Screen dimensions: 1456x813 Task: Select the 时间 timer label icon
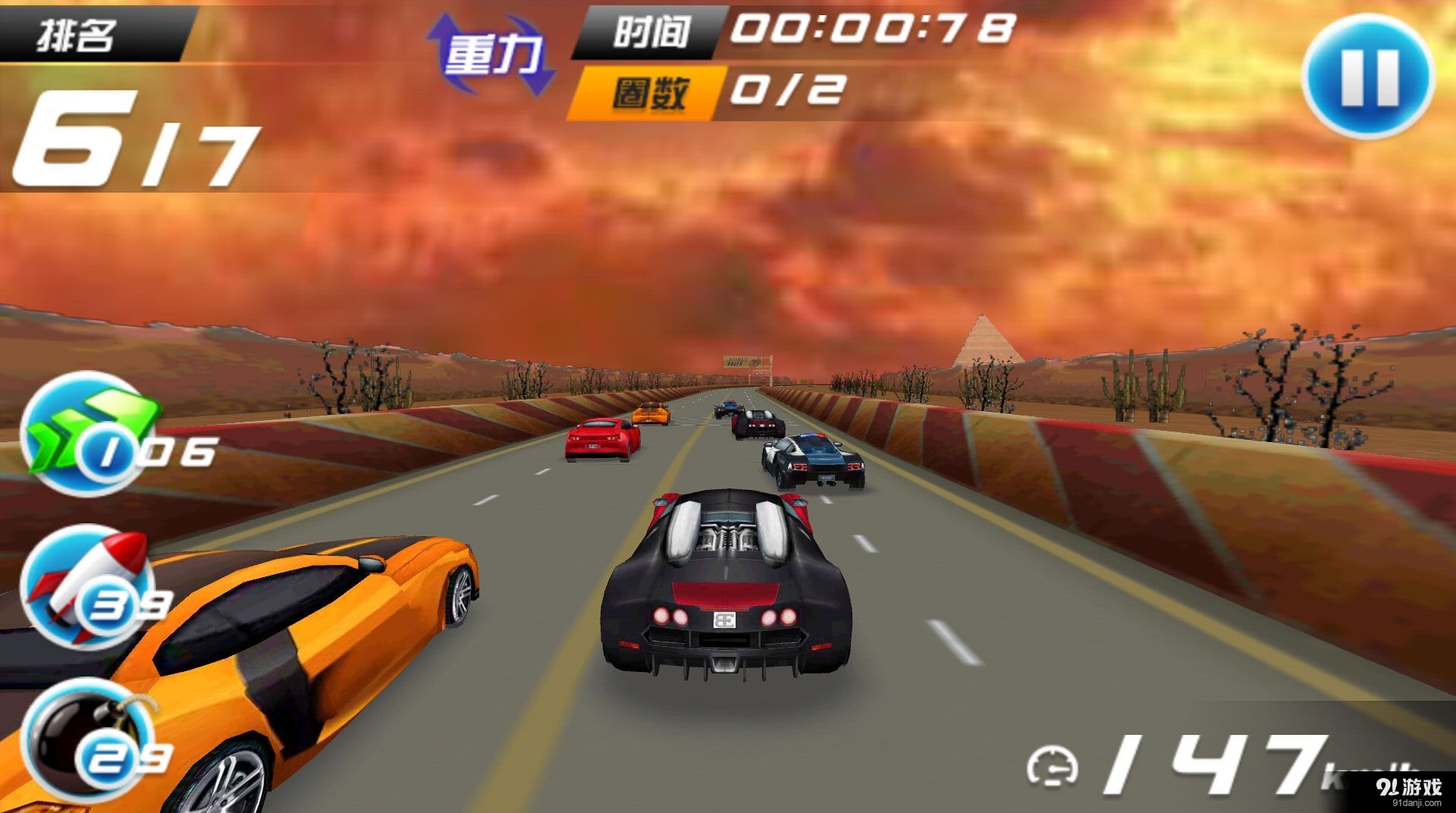click(656, 32)
